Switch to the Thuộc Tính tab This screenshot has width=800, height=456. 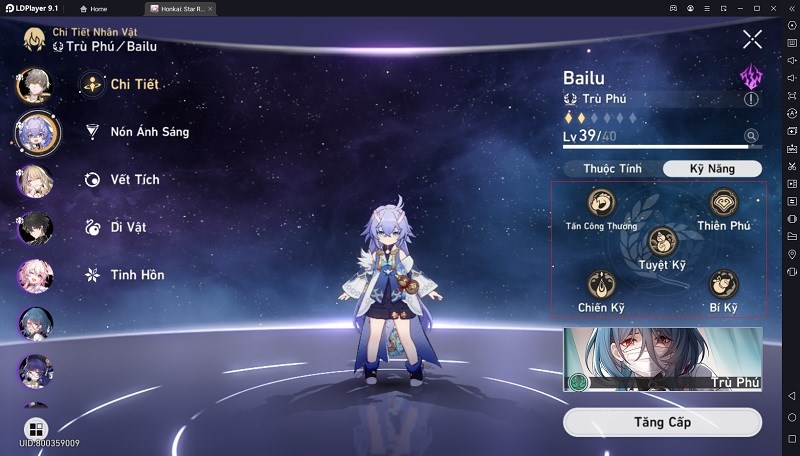click(x=612, y=169)
